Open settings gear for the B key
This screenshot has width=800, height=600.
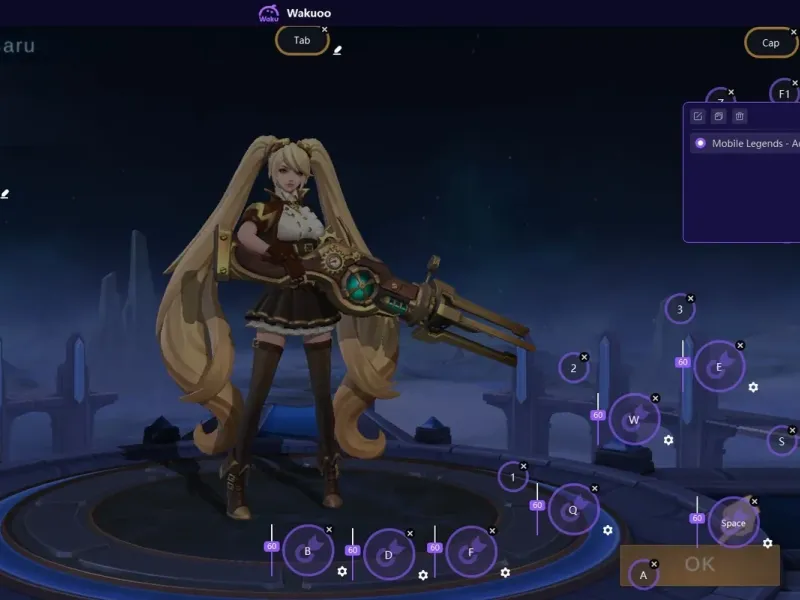click(x=342, y=571)
